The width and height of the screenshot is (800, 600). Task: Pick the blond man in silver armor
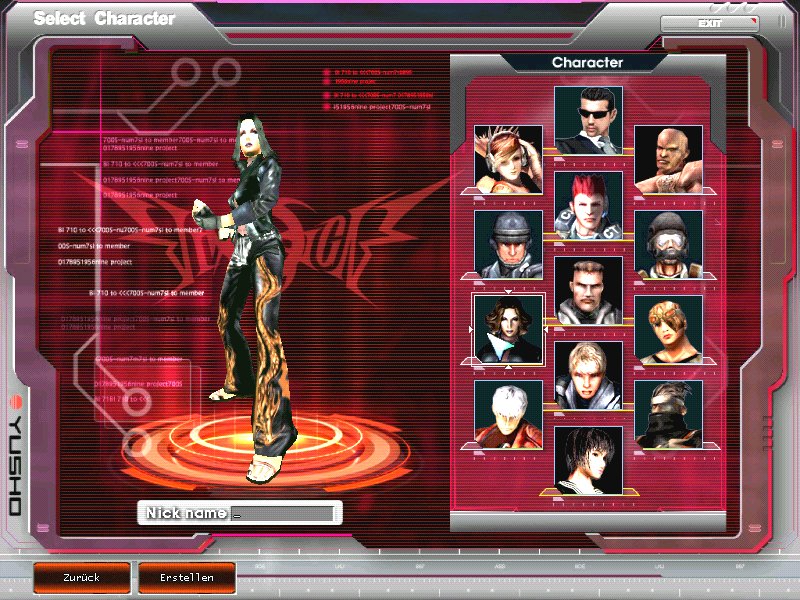pos(588,375)
